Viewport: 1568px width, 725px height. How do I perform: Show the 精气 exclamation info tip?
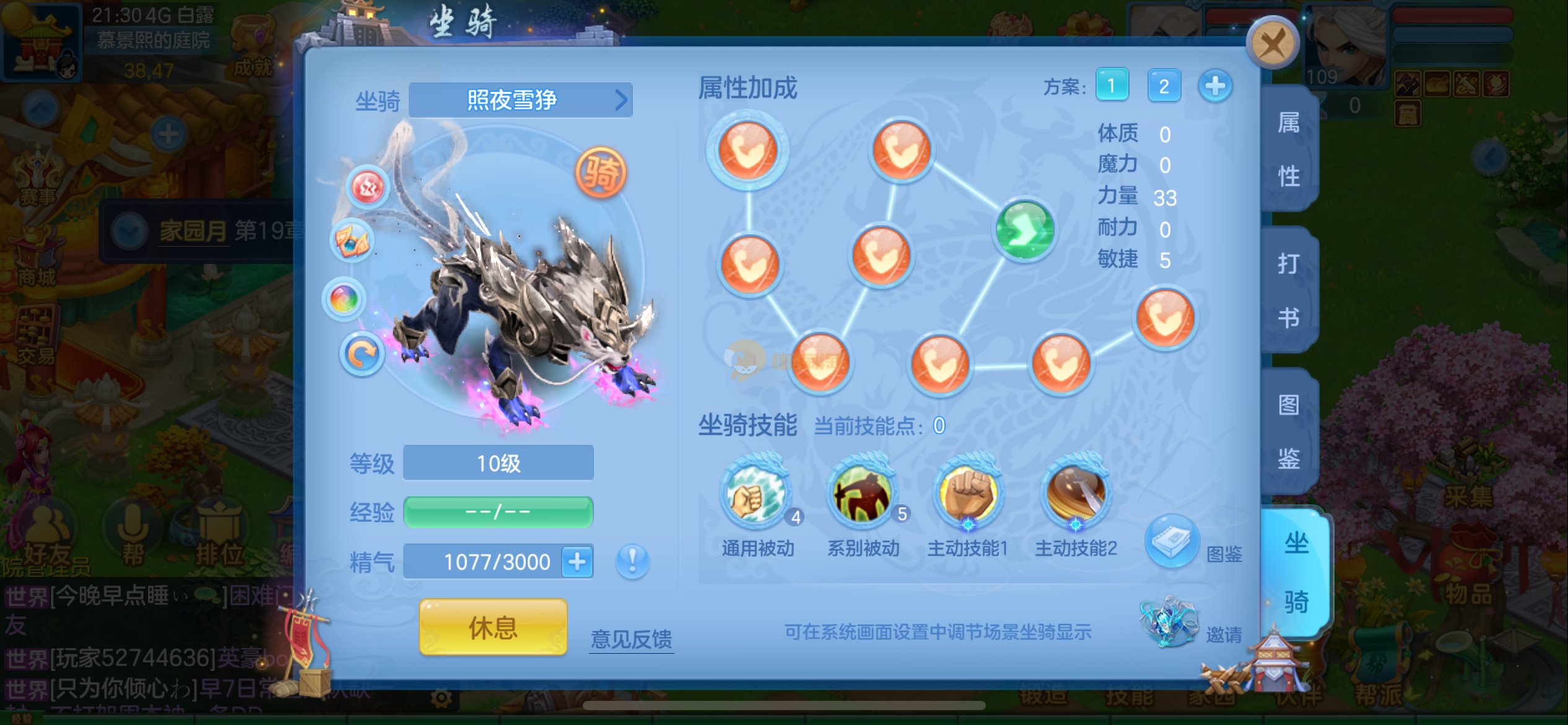[x=632, y=561]
